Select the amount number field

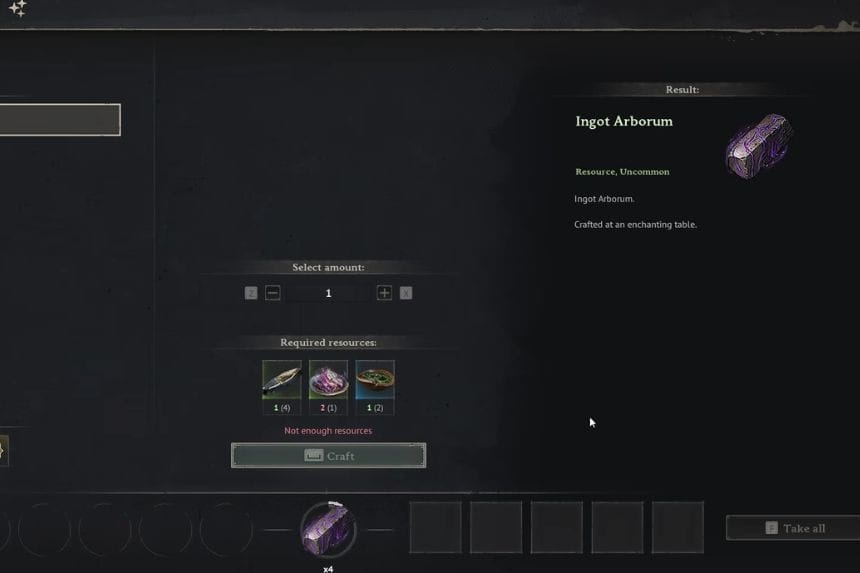point(328,293)
